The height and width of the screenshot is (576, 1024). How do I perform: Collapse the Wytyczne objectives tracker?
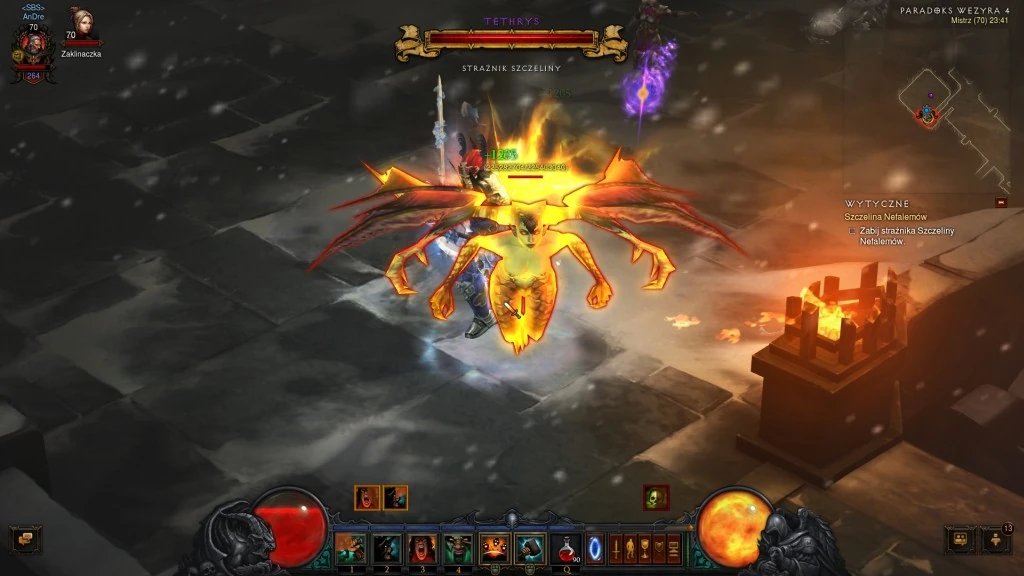point(1001,203)
